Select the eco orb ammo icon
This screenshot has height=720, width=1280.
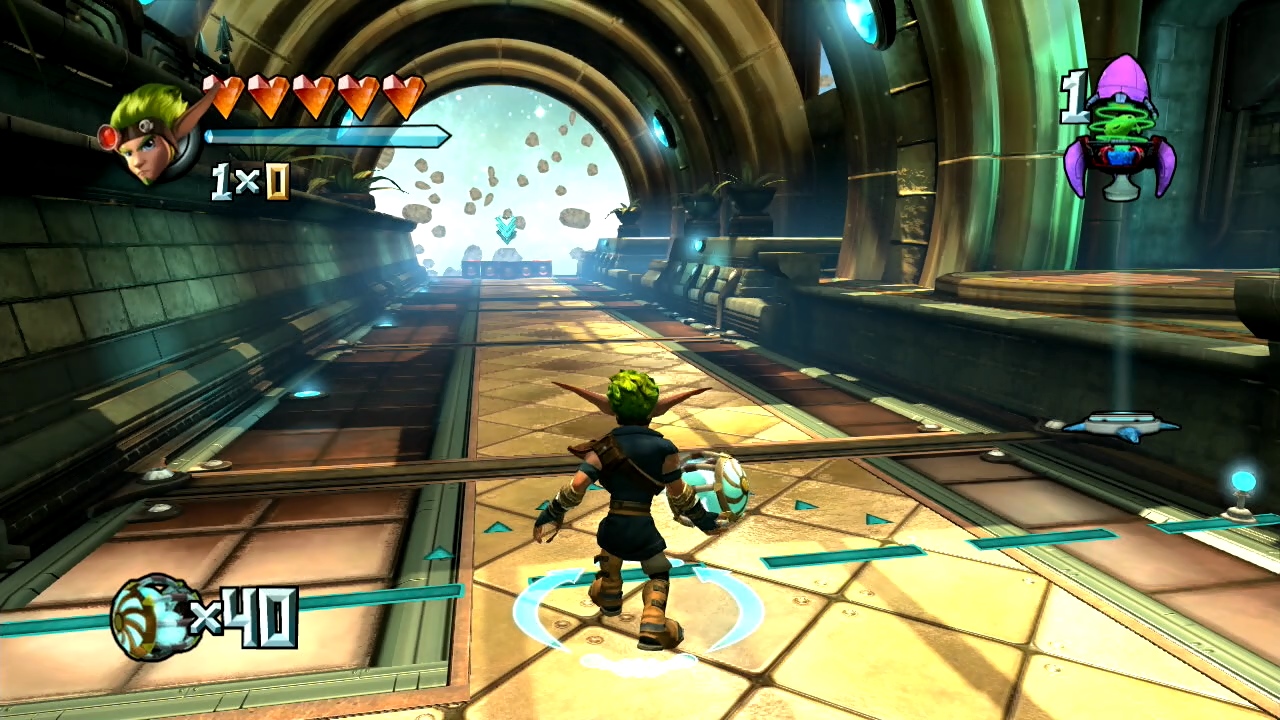click(152, 617)
